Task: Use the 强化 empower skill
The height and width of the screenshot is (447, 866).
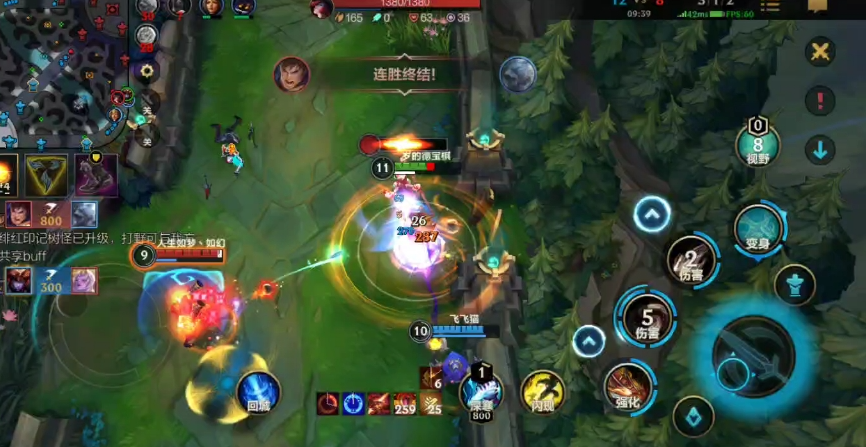Action: point(628,387)
